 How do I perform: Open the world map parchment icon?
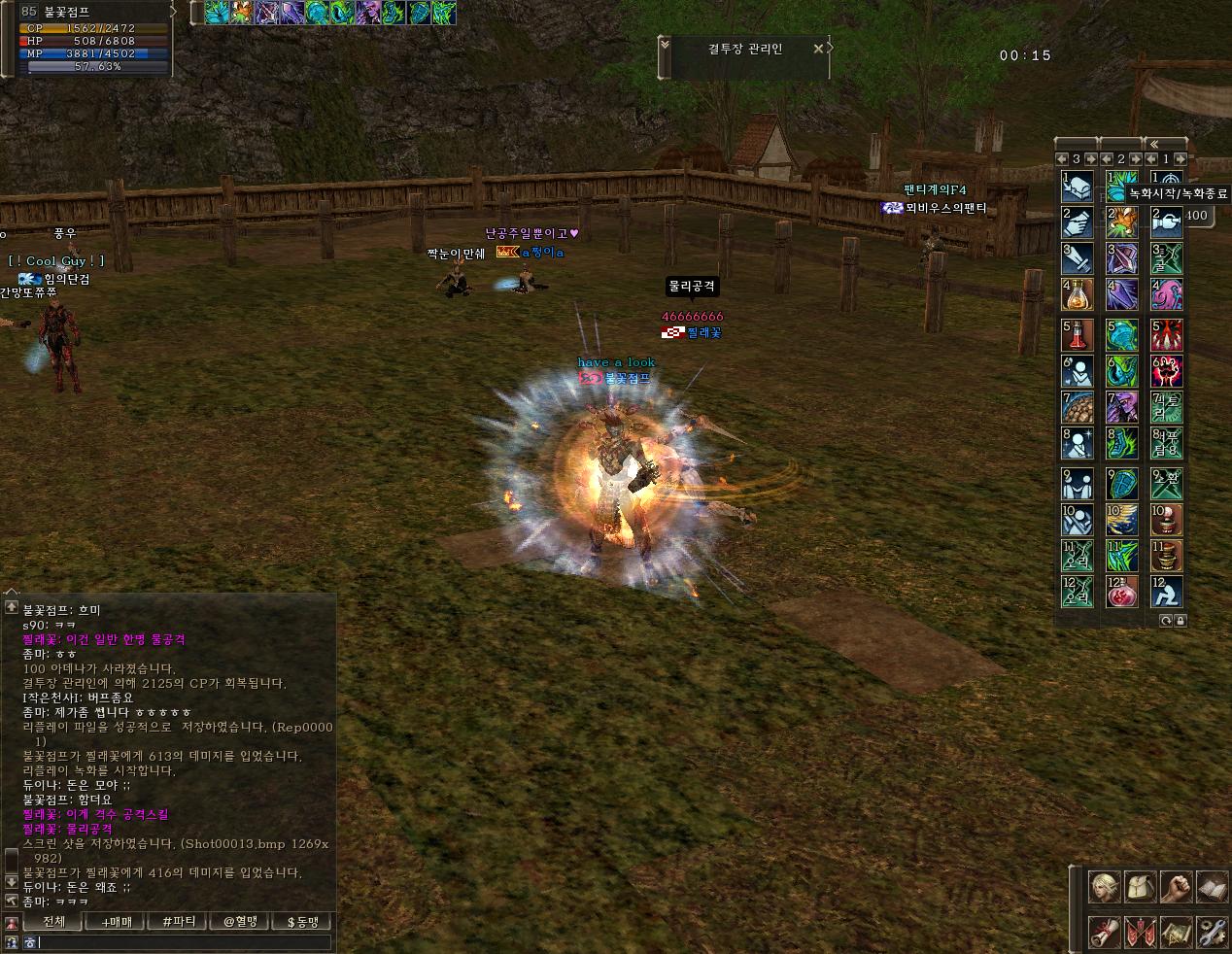1176,933
